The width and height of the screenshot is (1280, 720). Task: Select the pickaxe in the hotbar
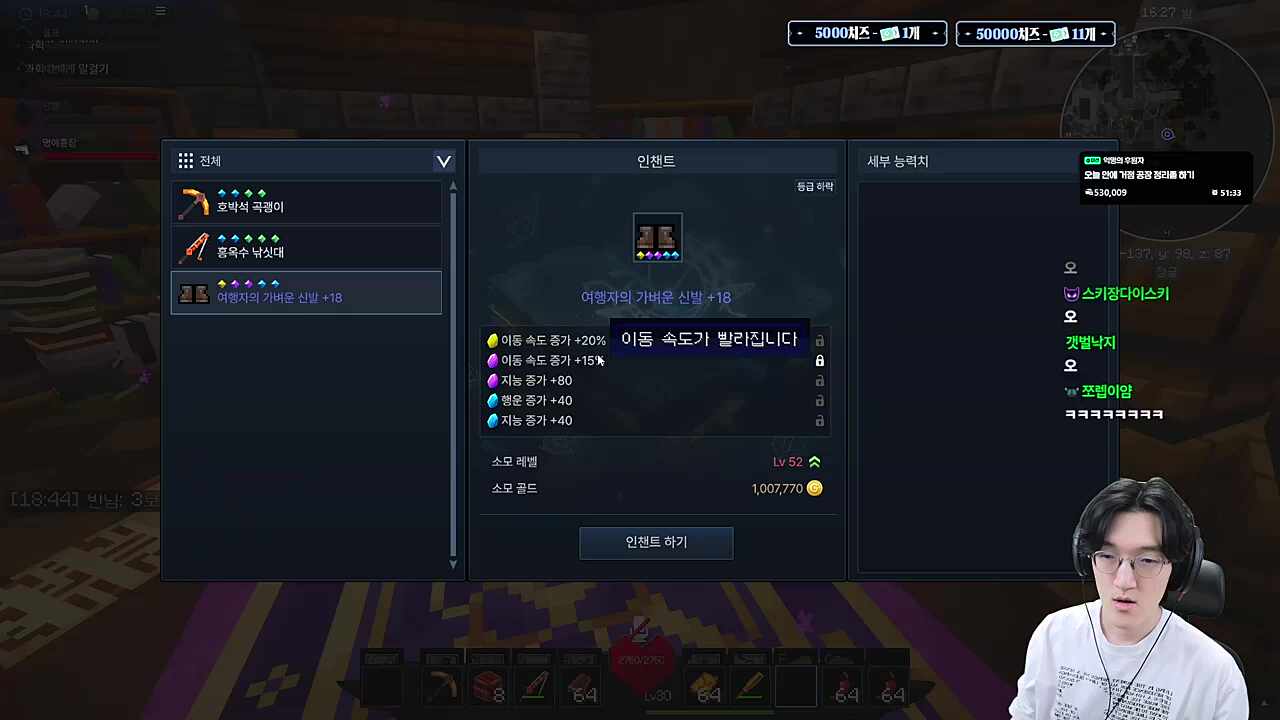[x=443, y=688]
